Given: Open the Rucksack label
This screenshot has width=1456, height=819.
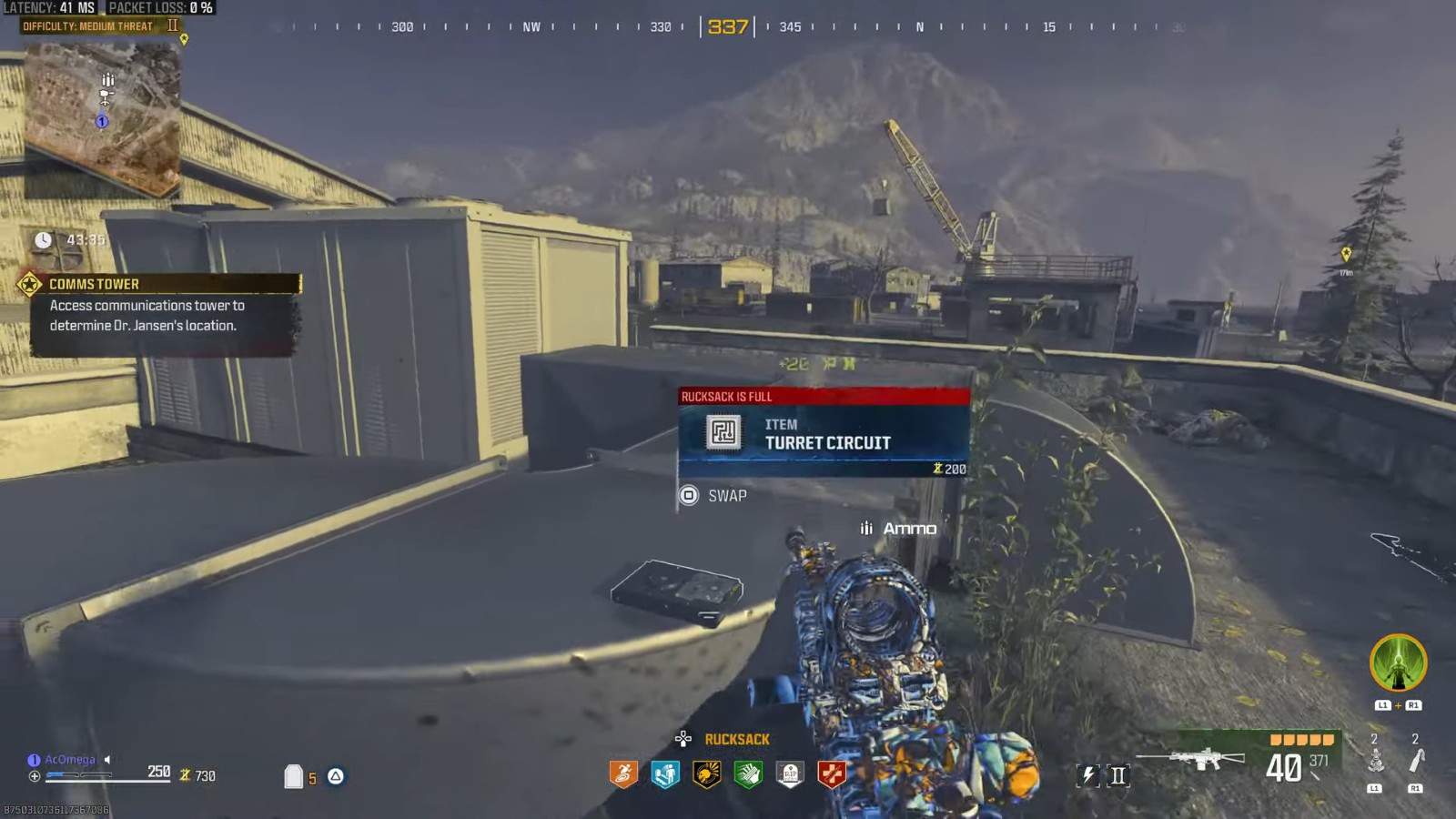Looking at the screenshot, I should pyautogui.click(x=736, y=740).
